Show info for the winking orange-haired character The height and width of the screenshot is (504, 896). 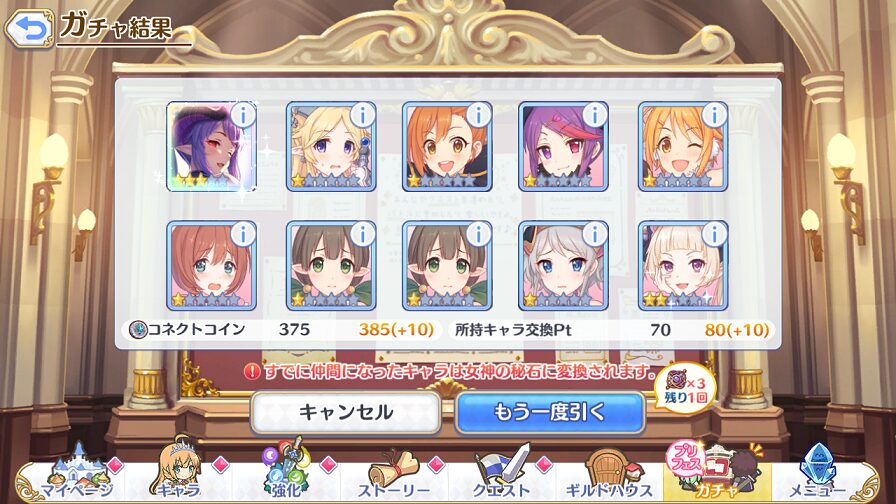click(712, 115)
